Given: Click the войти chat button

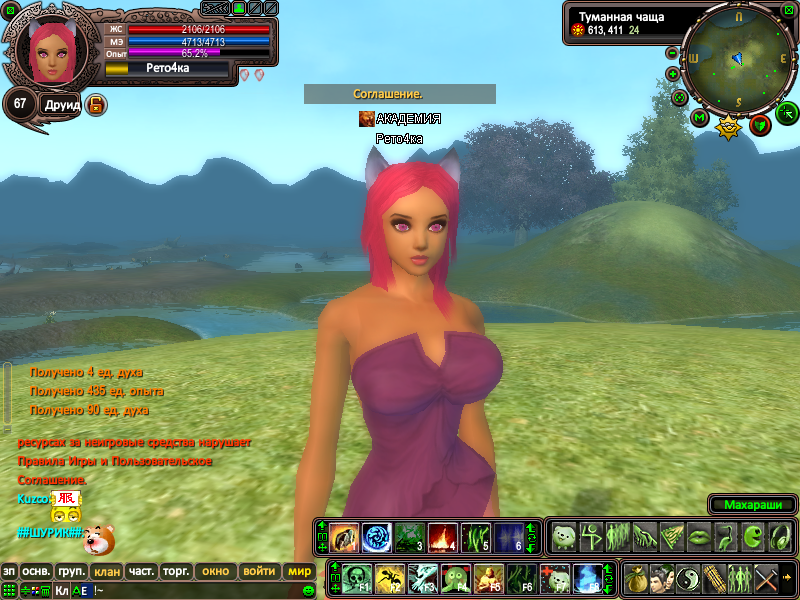Looking at the screenshot, I should 259,572.
